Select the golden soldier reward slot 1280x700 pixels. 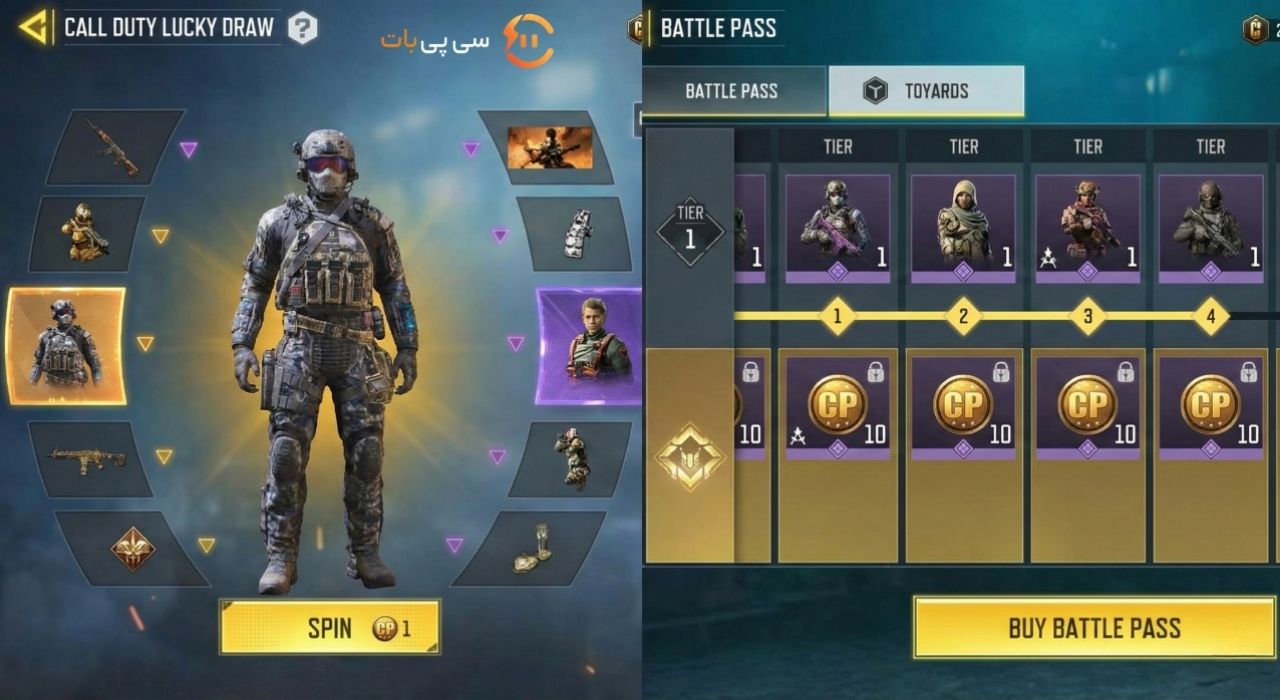[86, 235]
